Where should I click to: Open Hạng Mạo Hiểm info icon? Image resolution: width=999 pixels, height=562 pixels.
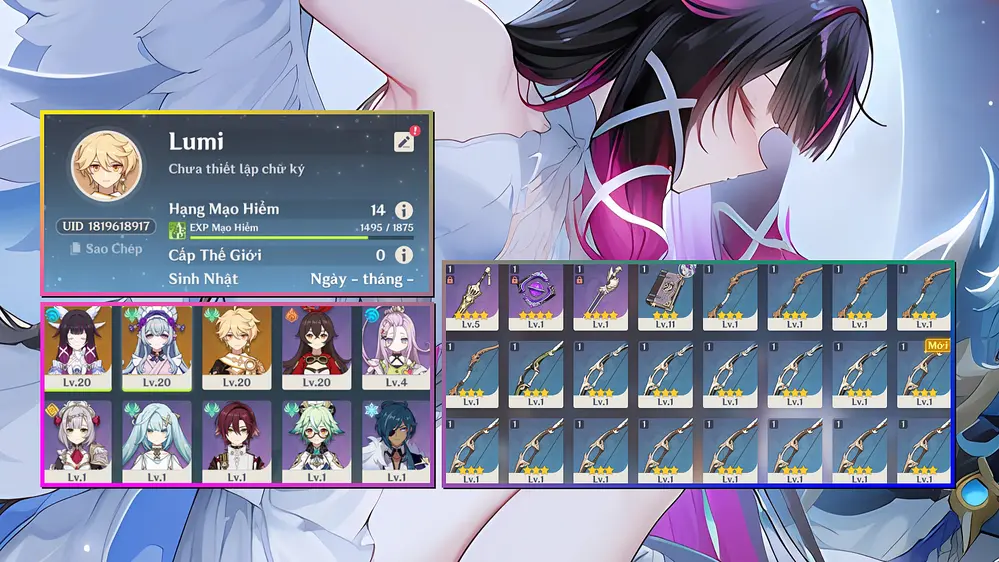point(403,210)
